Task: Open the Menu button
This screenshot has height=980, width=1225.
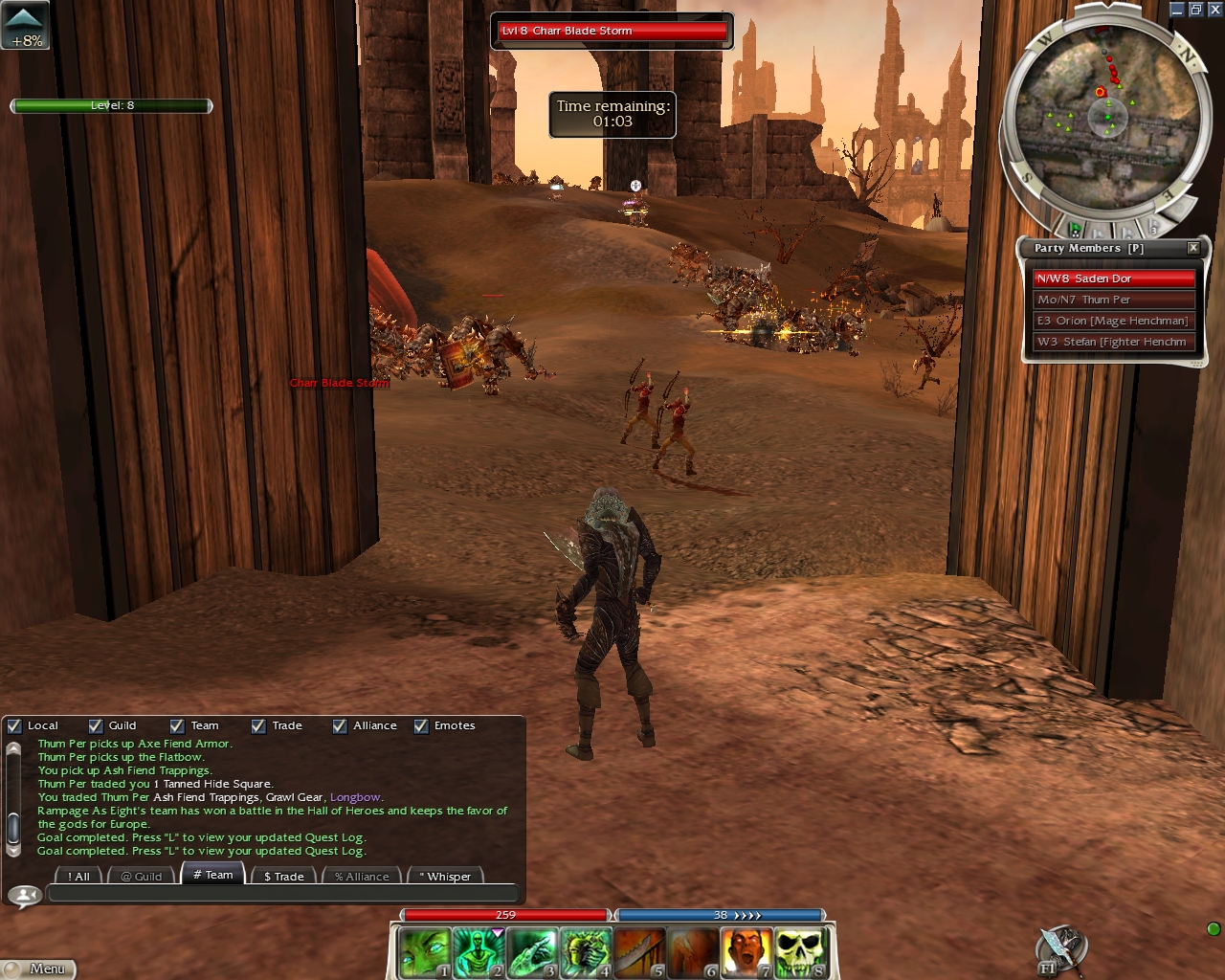Action: 38,969
